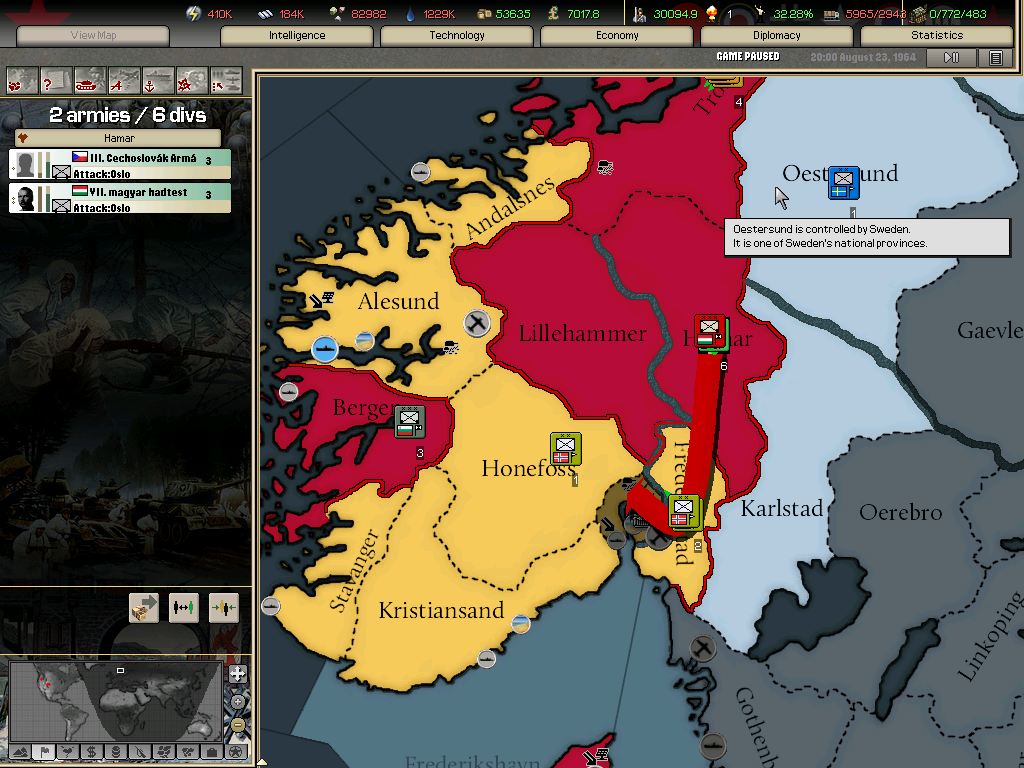Toggle the play/pause game speed button

point(951,58)
